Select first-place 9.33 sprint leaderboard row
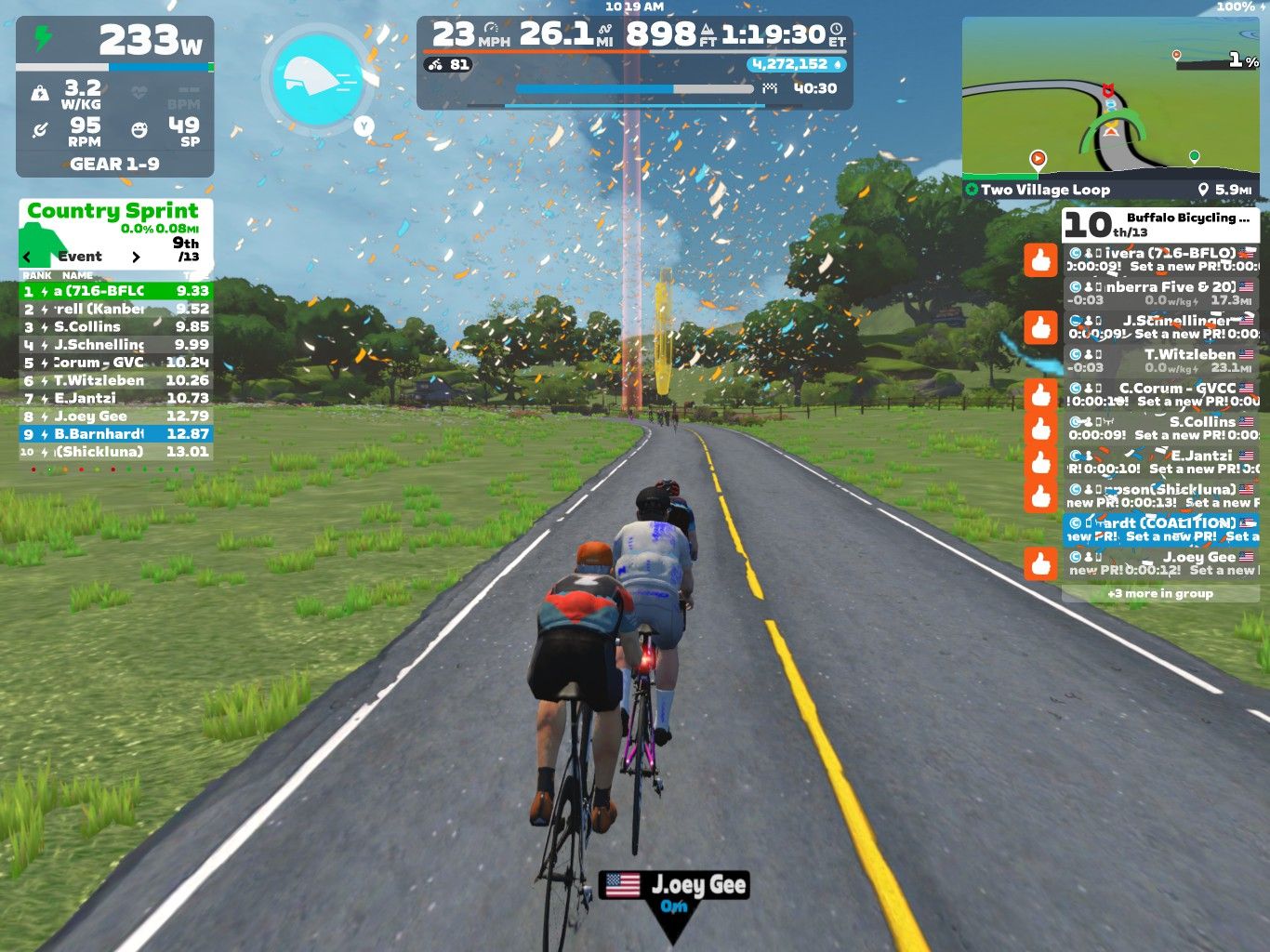Viewport: 1270px width, 952px height. (116, 291)
